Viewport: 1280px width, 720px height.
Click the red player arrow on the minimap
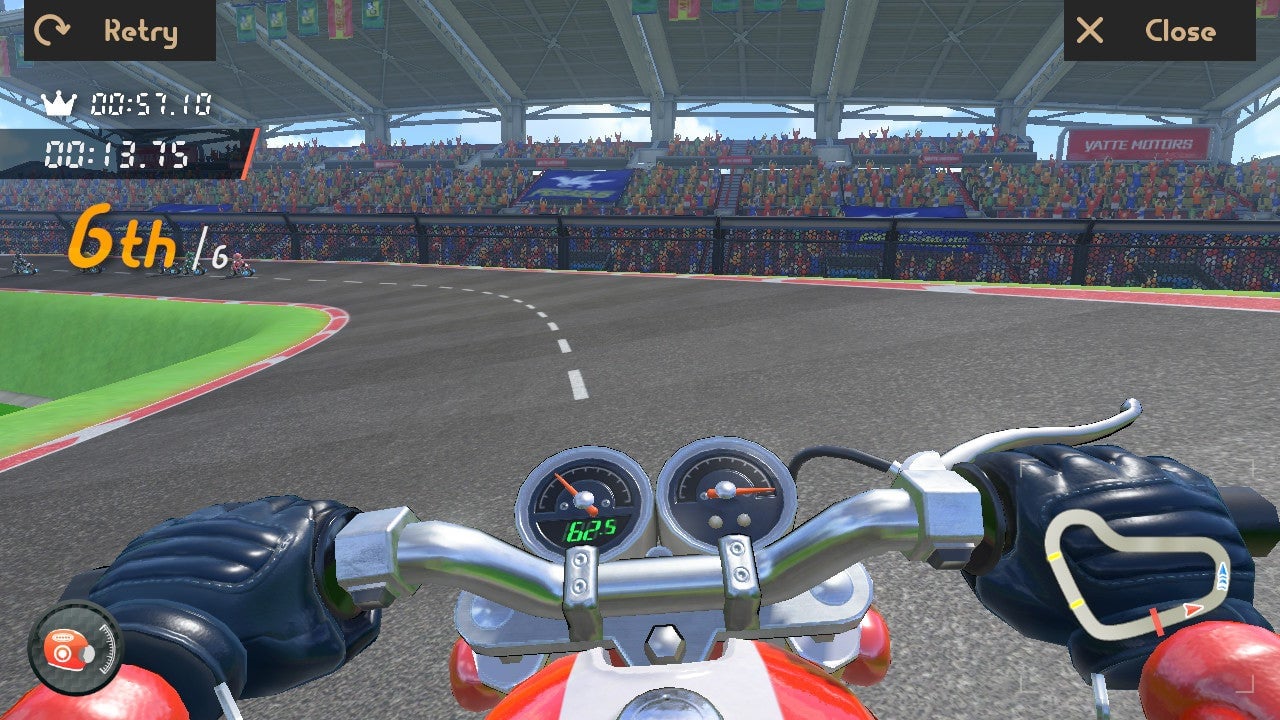[x=1192, y=610]
